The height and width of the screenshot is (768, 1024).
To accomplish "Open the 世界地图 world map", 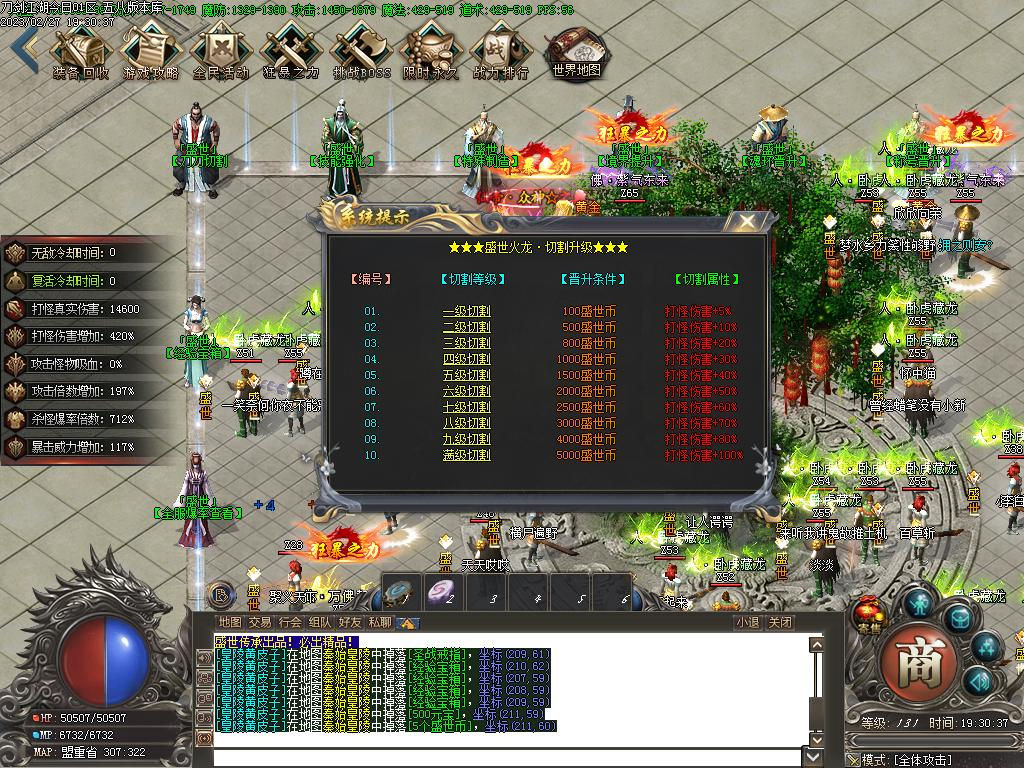I will [x=577, y=50].
